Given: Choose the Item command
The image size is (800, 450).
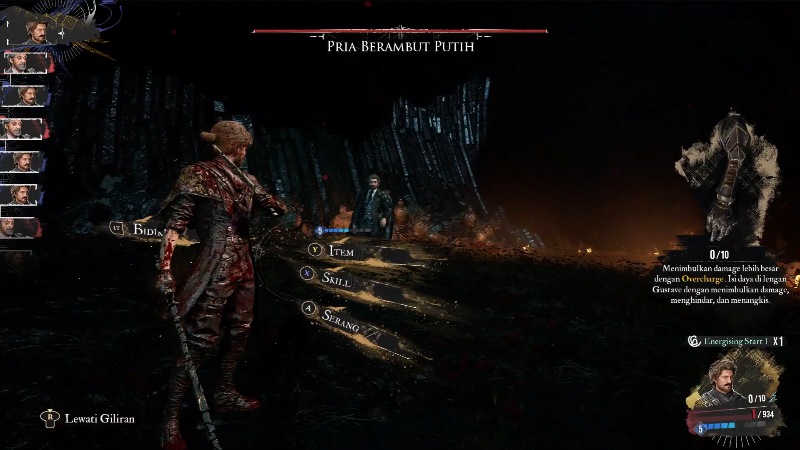Looking at the screenshot, I should 343,252.
